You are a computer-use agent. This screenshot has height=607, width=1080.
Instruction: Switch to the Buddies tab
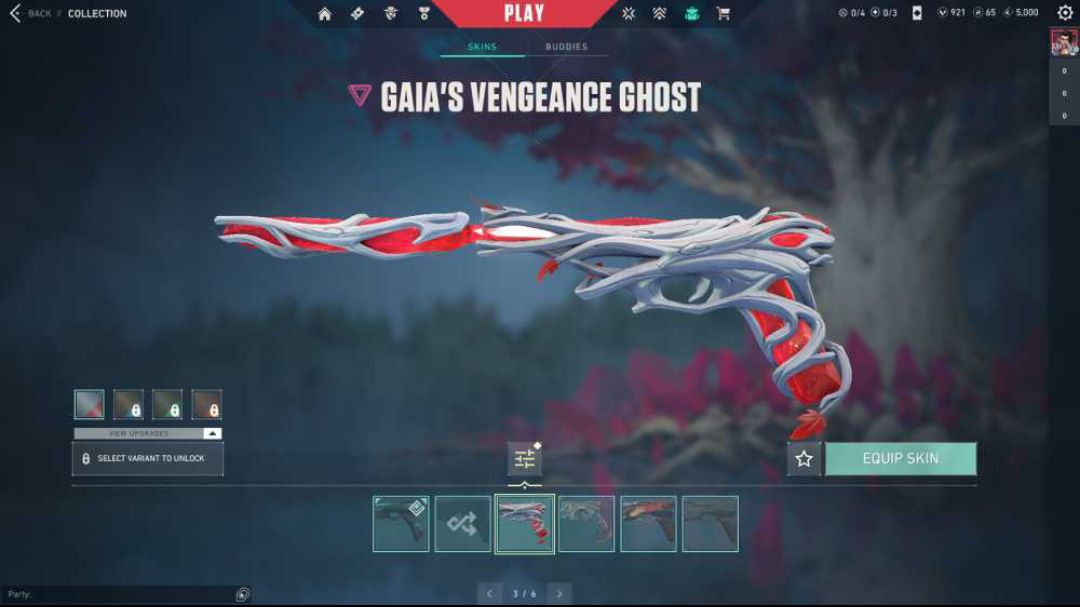click(x=566, y=47)
